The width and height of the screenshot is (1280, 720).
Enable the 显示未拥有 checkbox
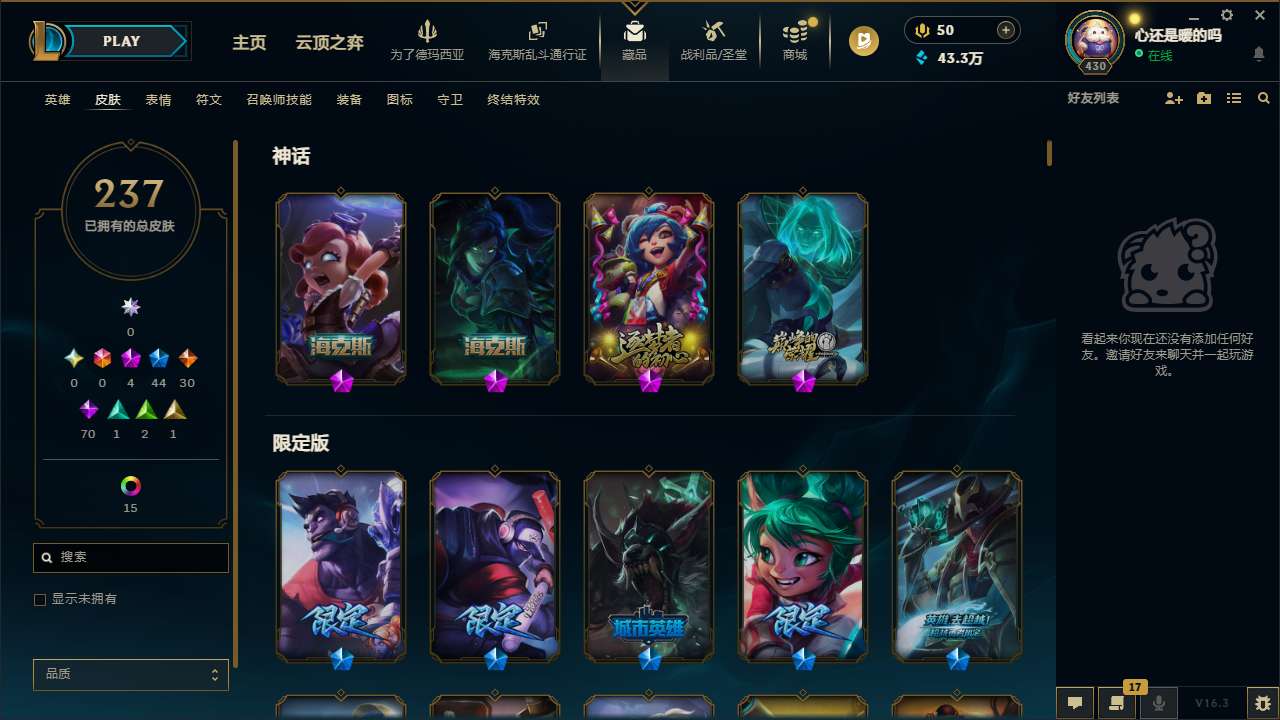[x=40, y=599]
